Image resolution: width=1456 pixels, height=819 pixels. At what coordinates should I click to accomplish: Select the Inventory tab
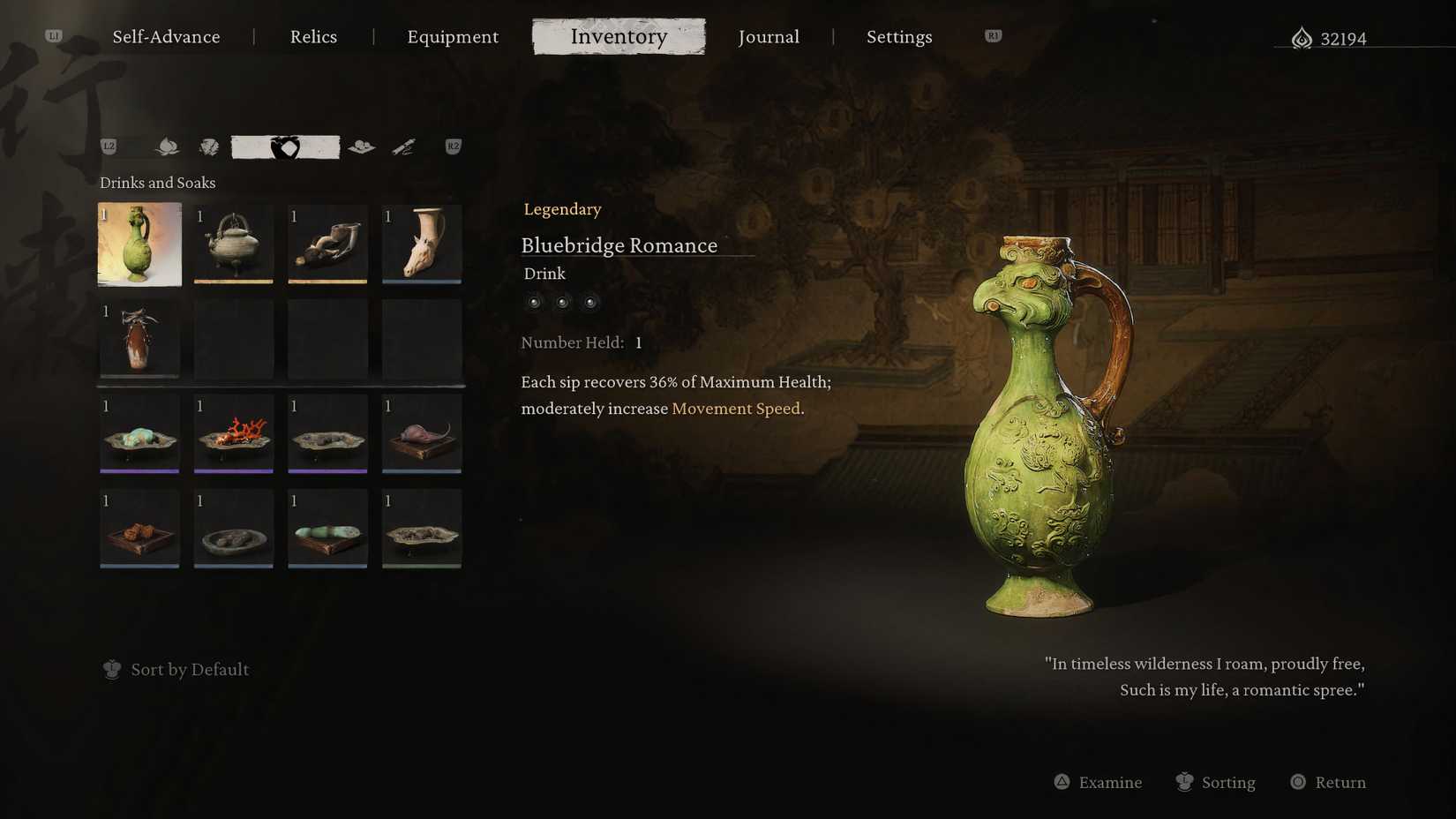[619, 37]
